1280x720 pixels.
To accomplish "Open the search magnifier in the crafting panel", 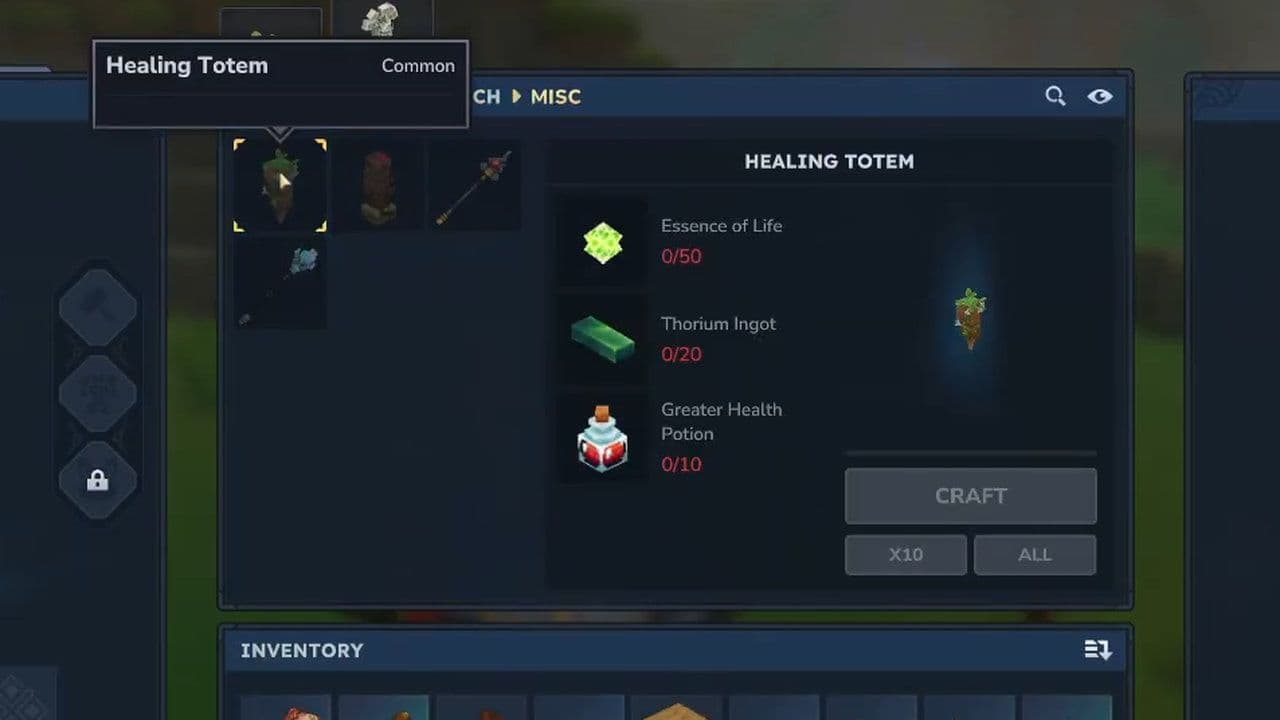I will (x=1055, y=96).
